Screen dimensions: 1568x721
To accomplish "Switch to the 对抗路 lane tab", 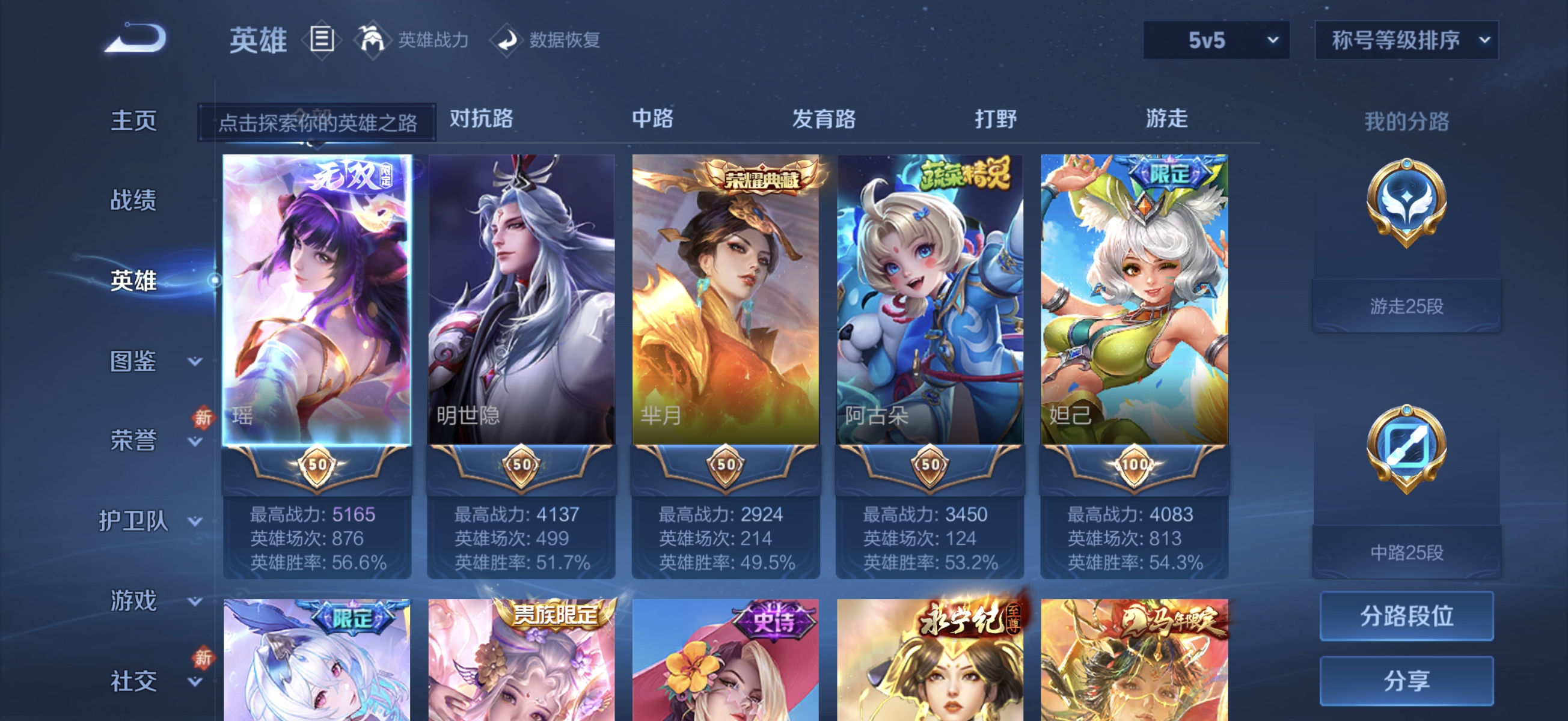I will tap(481, 120).
